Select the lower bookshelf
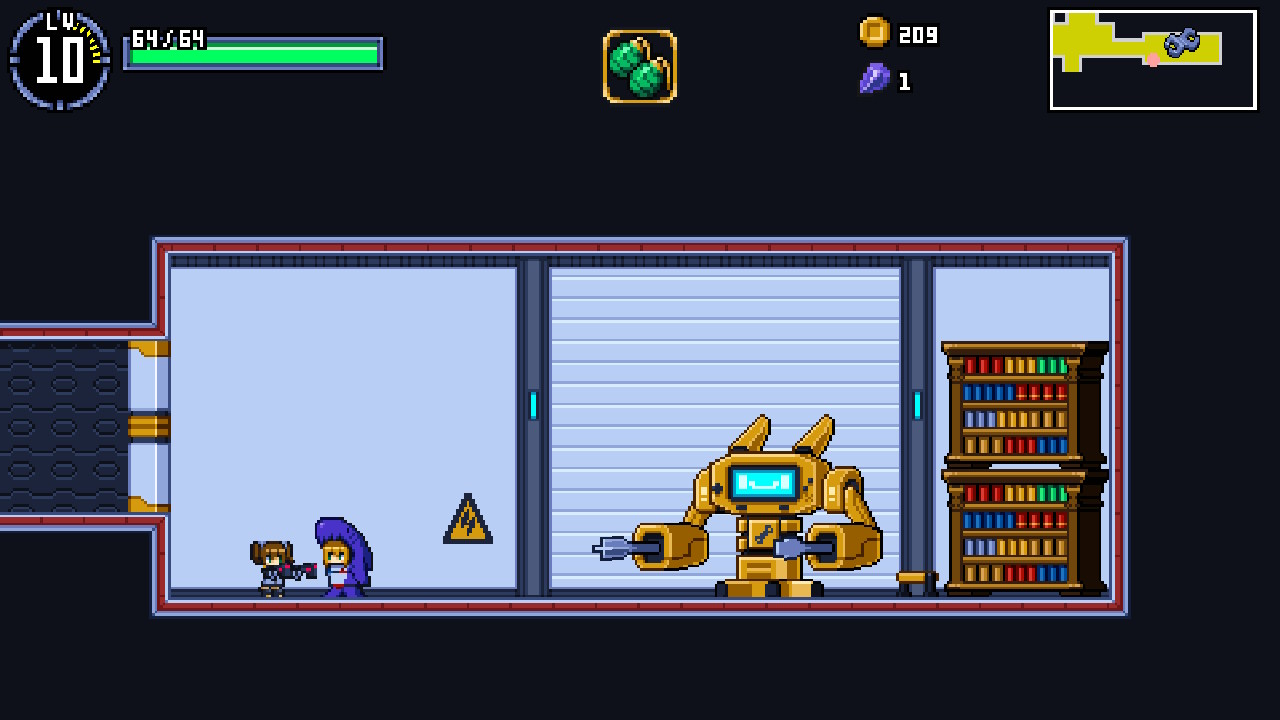 coord(1017,530)
